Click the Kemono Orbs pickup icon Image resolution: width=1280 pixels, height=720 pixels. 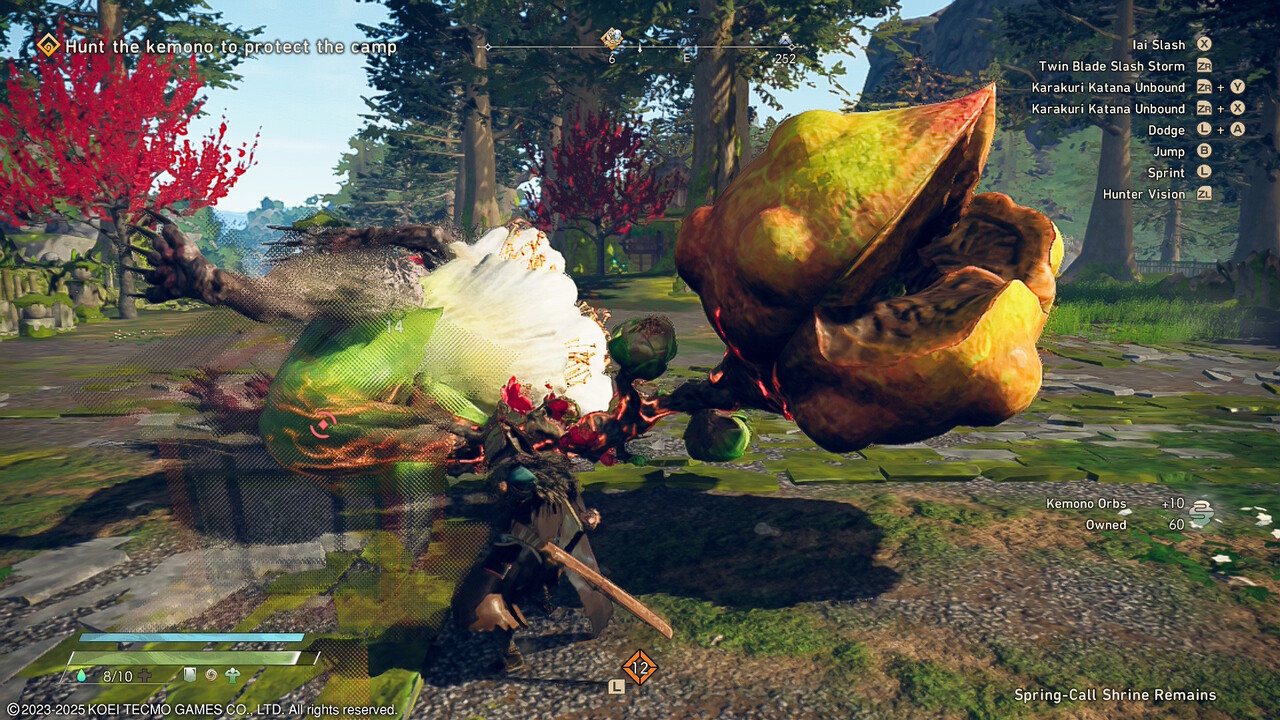coord(1201,513)
